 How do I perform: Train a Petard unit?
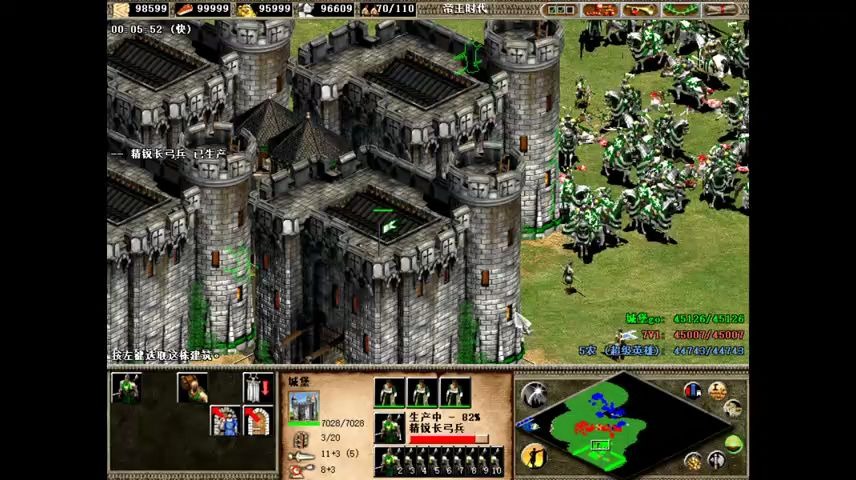192,388
